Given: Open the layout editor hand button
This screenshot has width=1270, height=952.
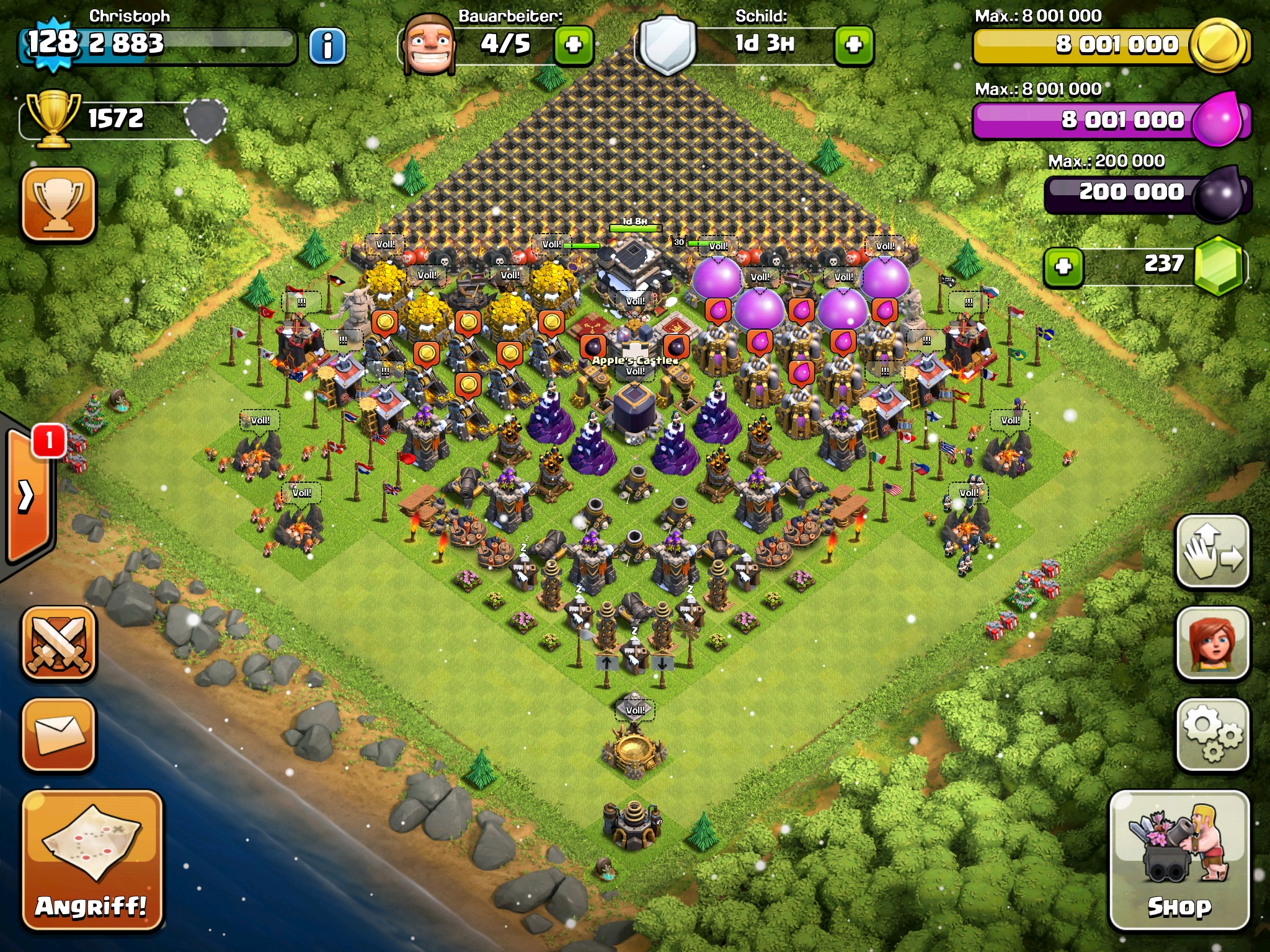Looking at the screenshot, I should coord(1212,551).
